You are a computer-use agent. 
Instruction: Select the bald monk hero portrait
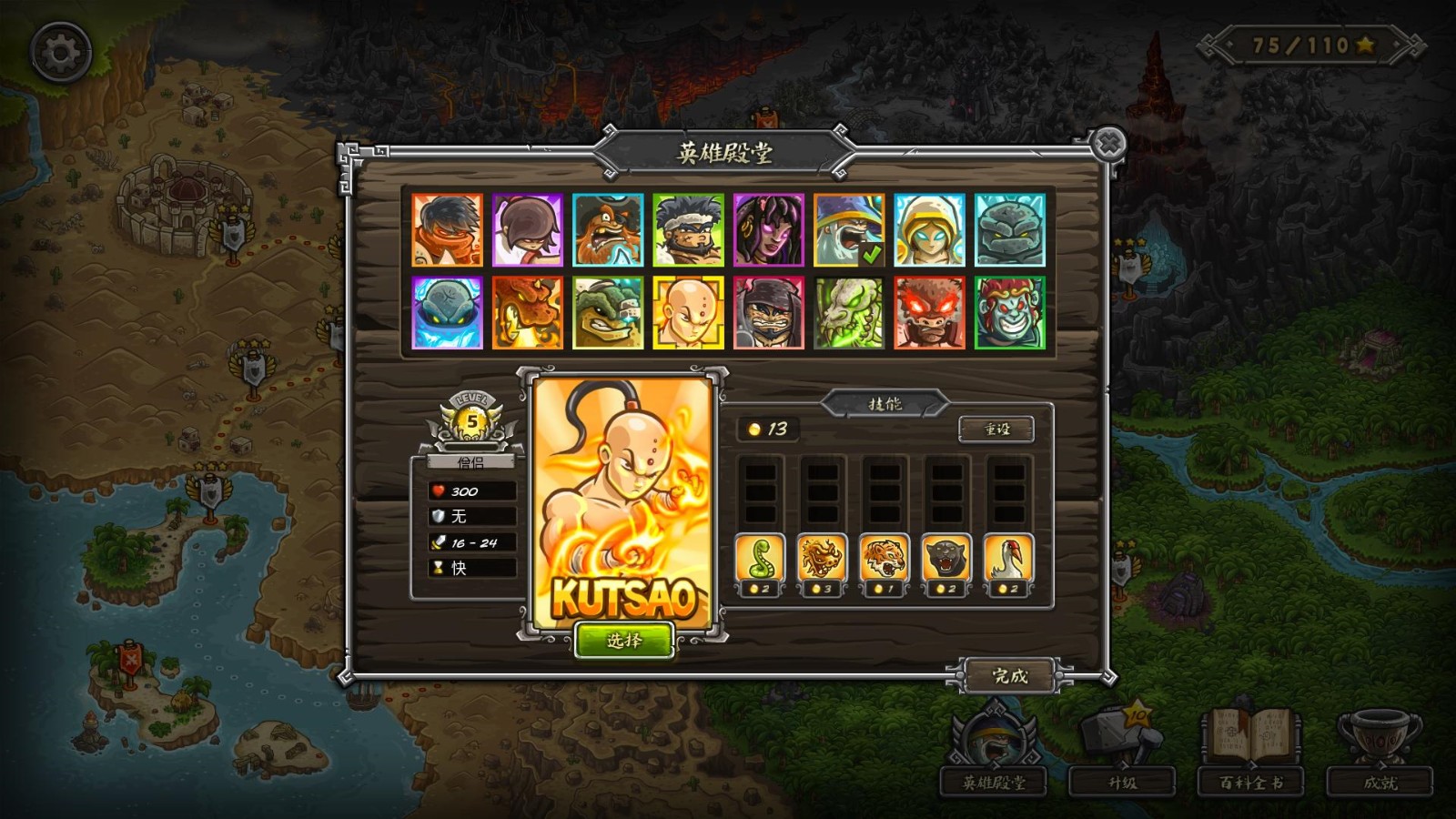(688, 313)
